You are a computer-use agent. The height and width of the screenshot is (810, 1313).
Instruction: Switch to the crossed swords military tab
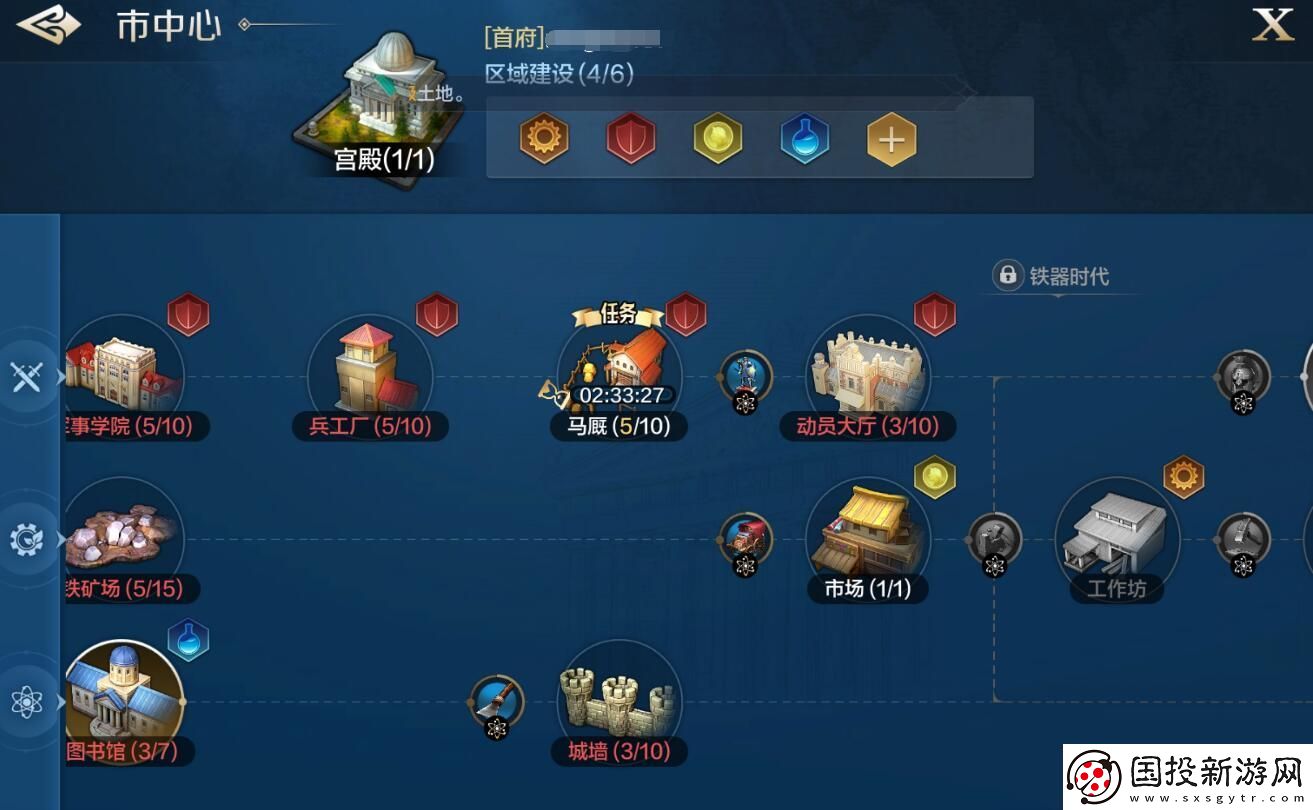(26, 377)
